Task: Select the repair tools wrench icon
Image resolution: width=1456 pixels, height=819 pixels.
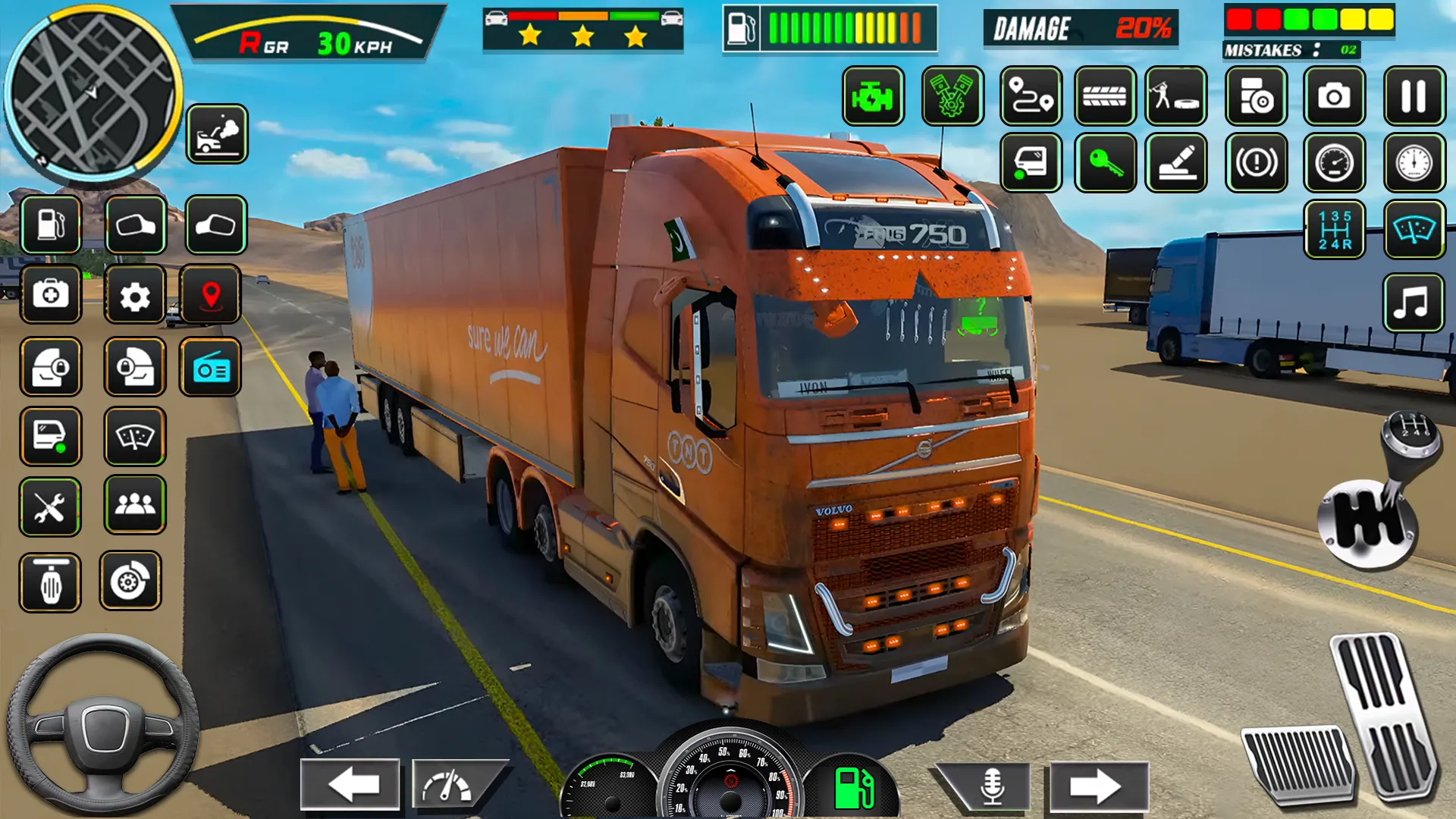Action: pyautogui.click(x=50, y=507)
